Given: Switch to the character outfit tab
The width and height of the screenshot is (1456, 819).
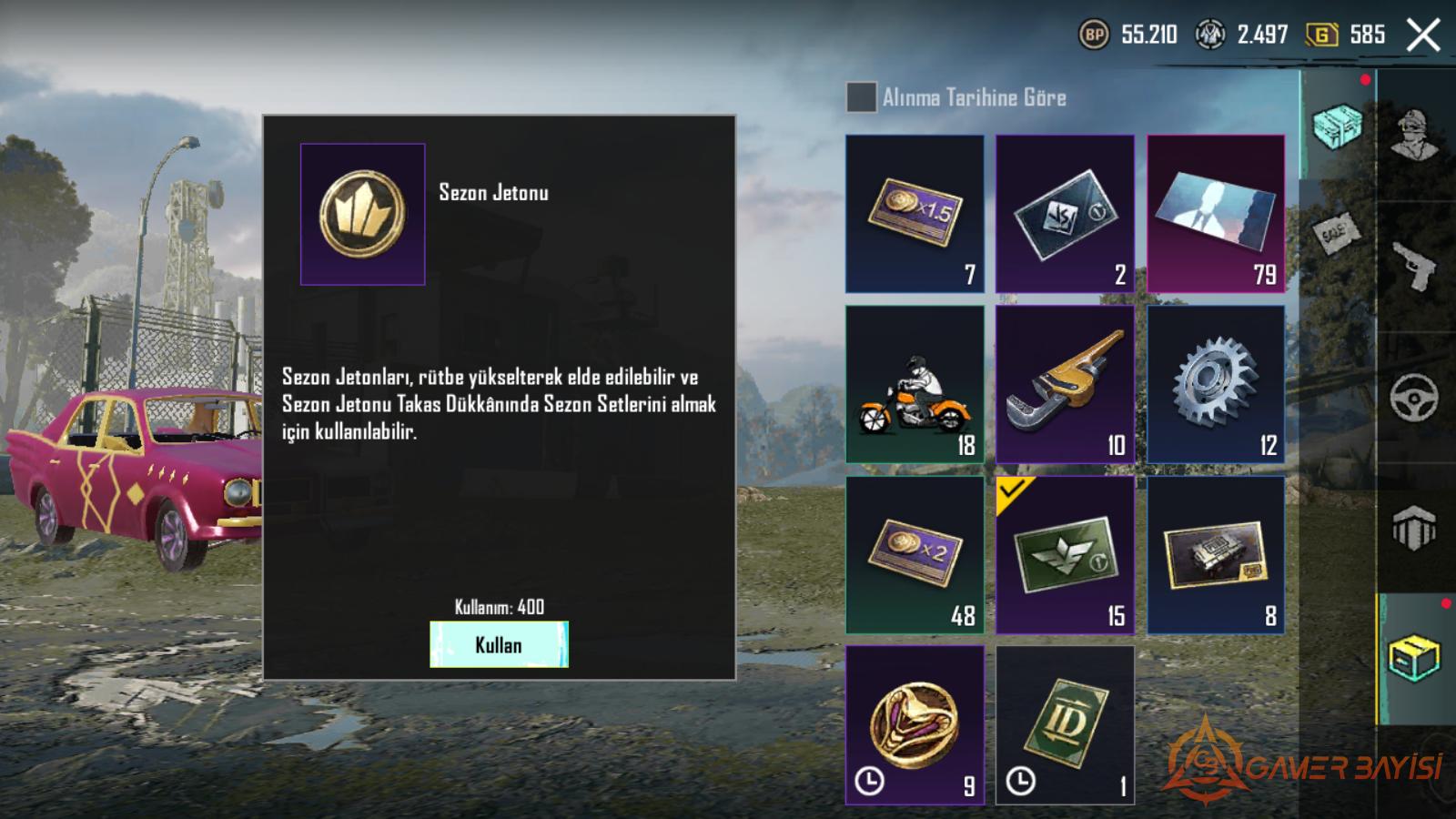Looking at the screenshot, I should click(x=1414, y=135).
